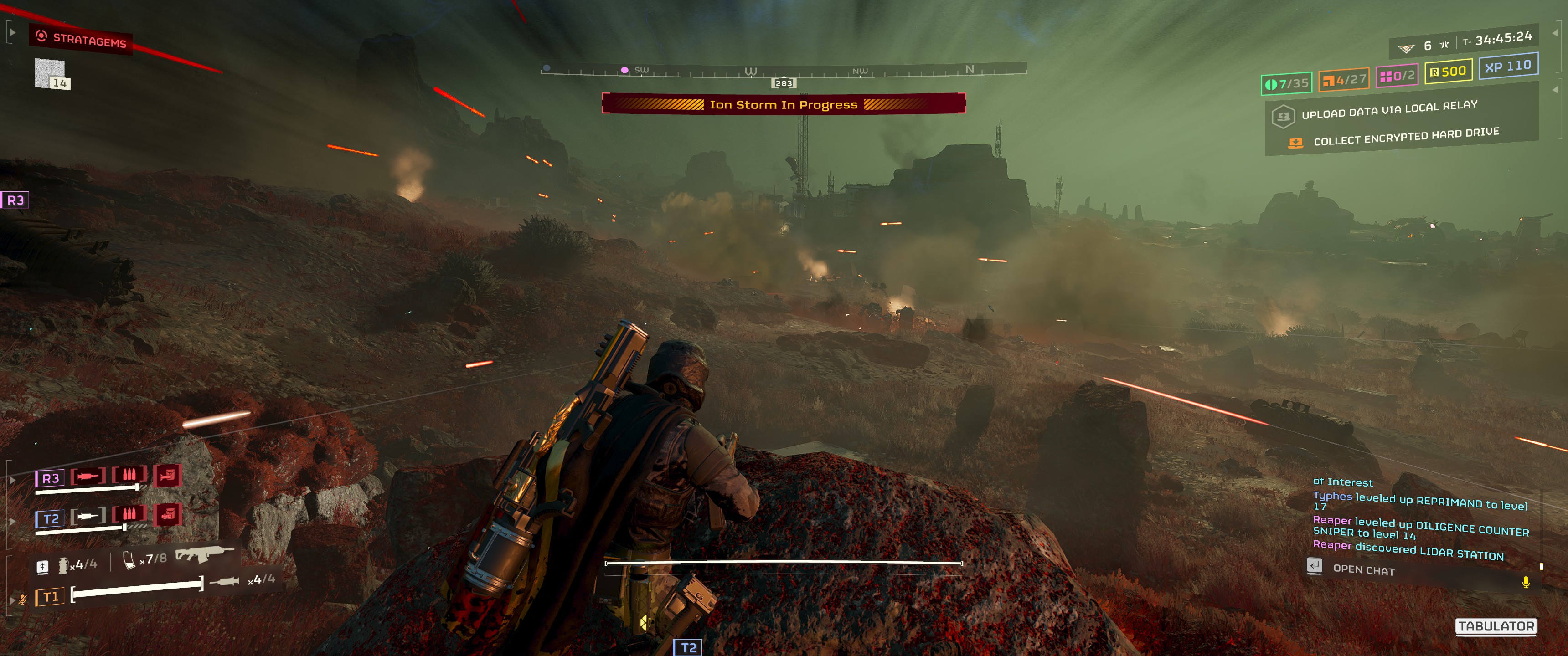Screen dimensions: 1568x656
Task: Toggle the yellow microphone icon
Action: point(1526,582)
